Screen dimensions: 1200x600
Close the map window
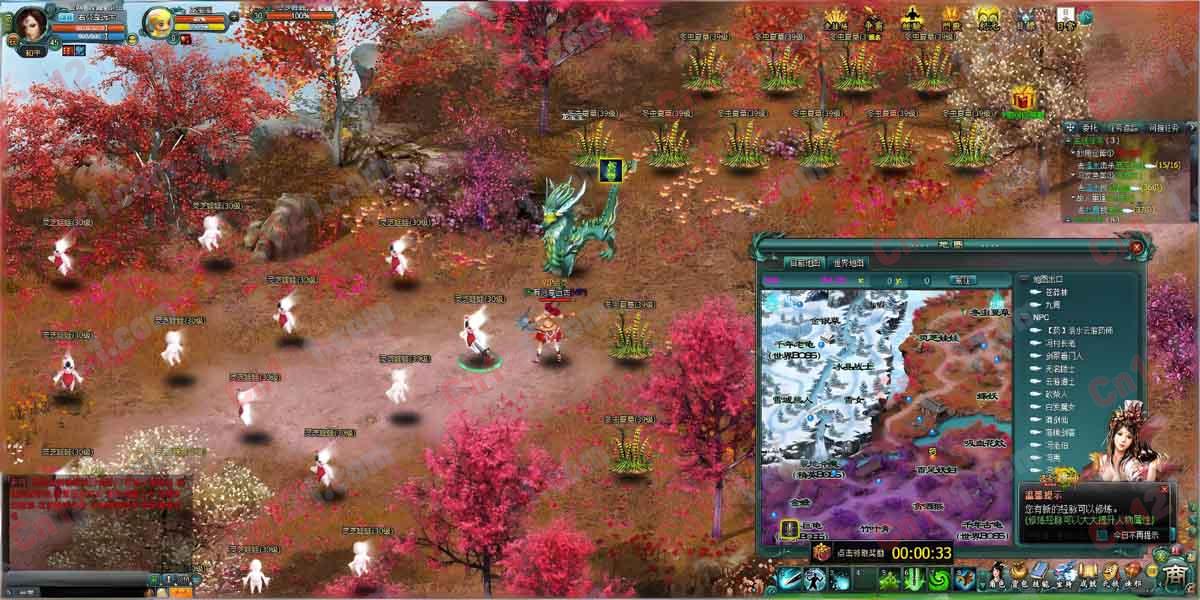pos(1136,246)
